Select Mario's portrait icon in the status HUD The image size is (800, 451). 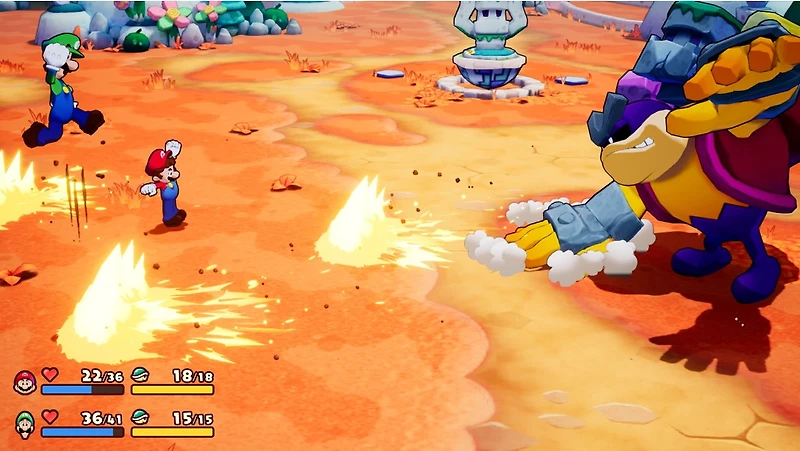click(25, 382)
